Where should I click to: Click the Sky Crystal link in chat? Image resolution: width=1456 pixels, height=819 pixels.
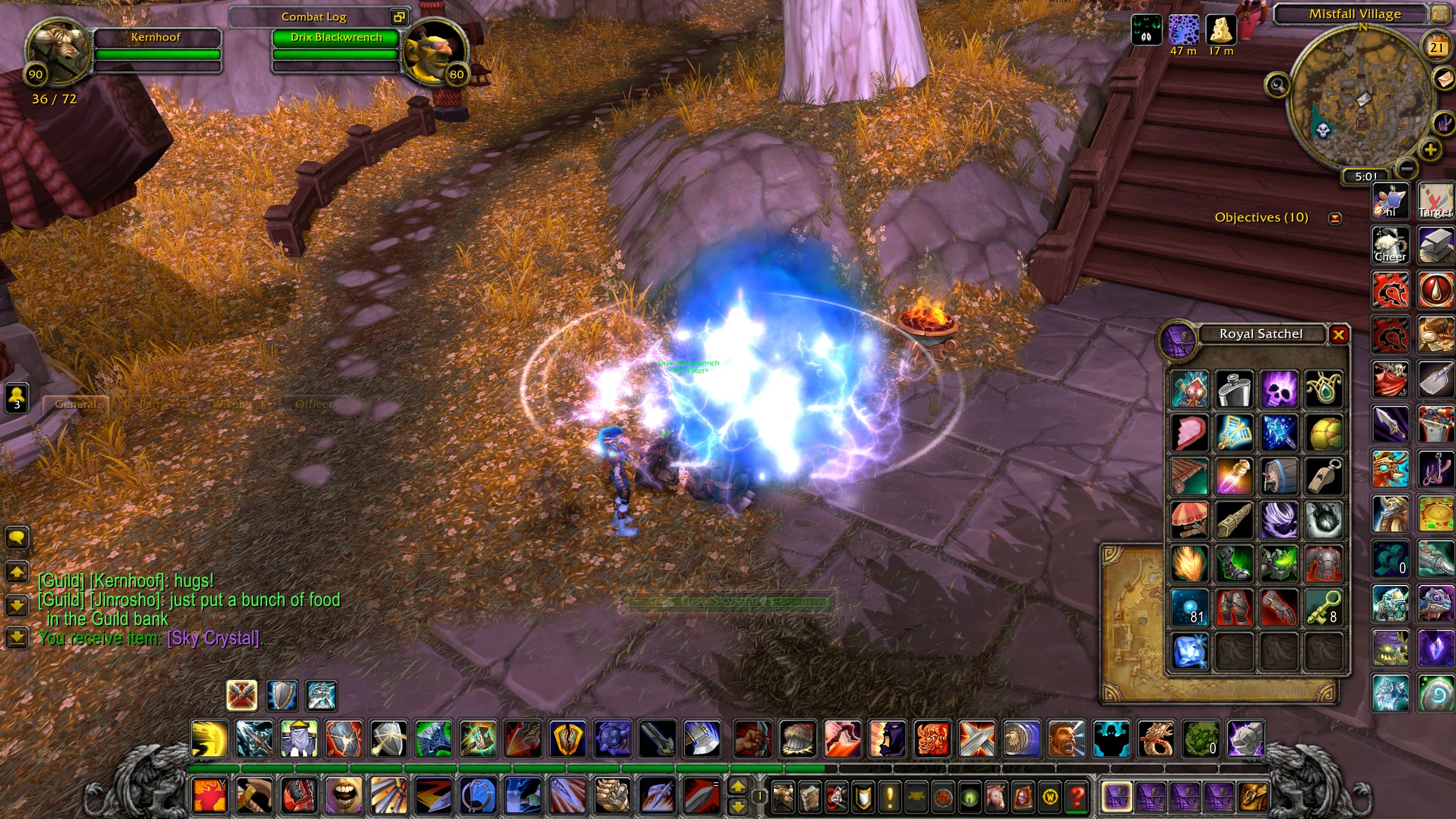click(213, 638)
